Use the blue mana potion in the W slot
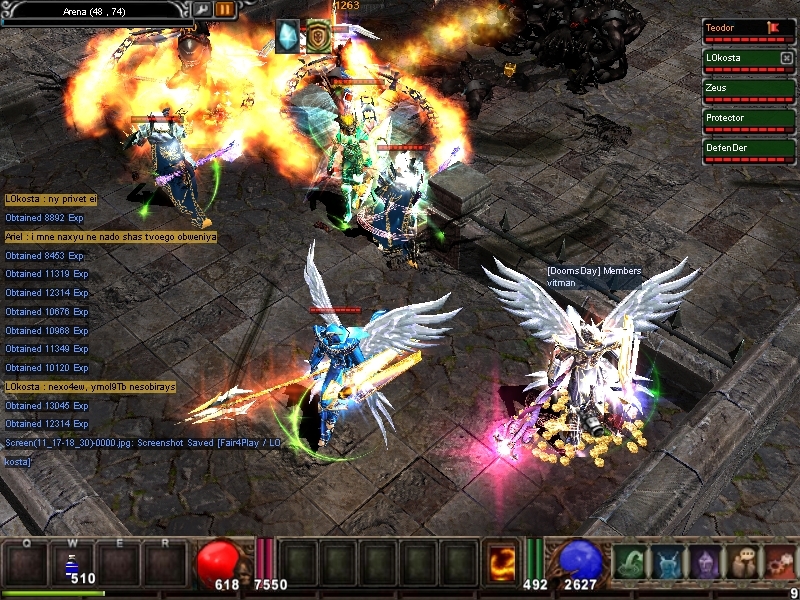Viewport: 800px width, 600px height. point(72,565)
